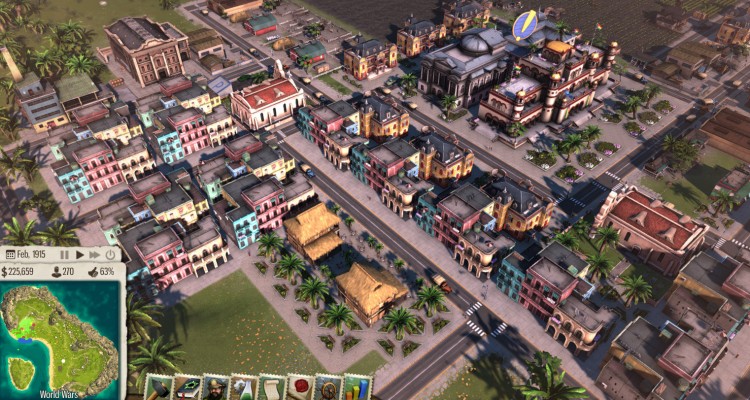Select the El Presidente portrait stamp
Screen dimensions: 750x400
(x=216, y=388)
